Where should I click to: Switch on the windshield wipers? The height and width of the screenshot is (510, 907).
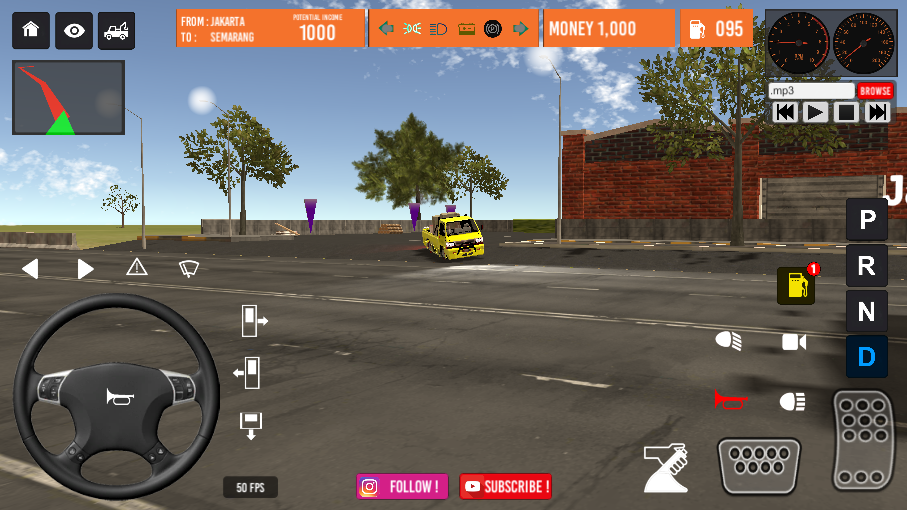189,267
